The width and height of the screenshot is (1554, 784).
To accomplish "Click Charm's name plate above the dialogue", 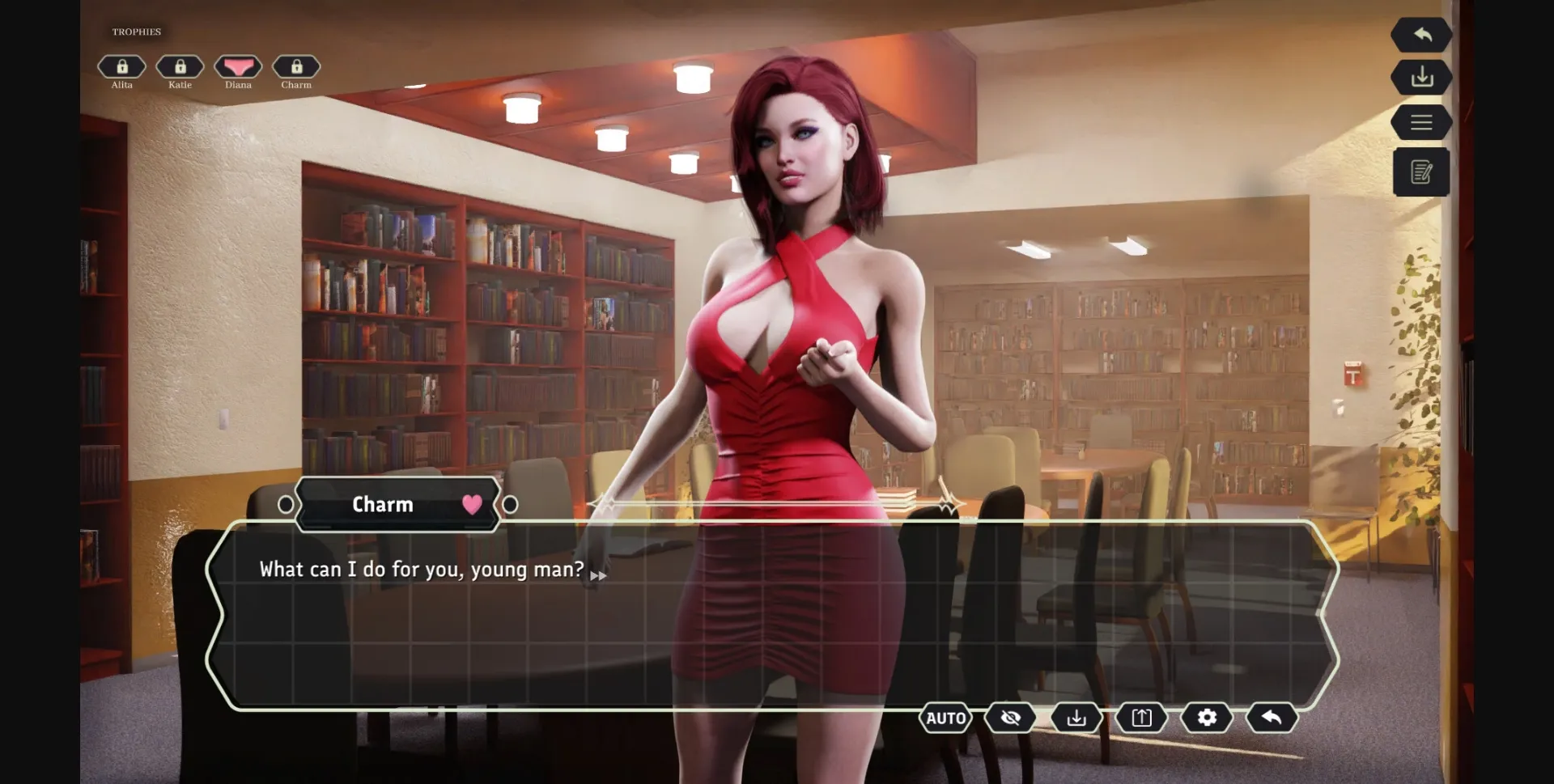I will [383, 504].
